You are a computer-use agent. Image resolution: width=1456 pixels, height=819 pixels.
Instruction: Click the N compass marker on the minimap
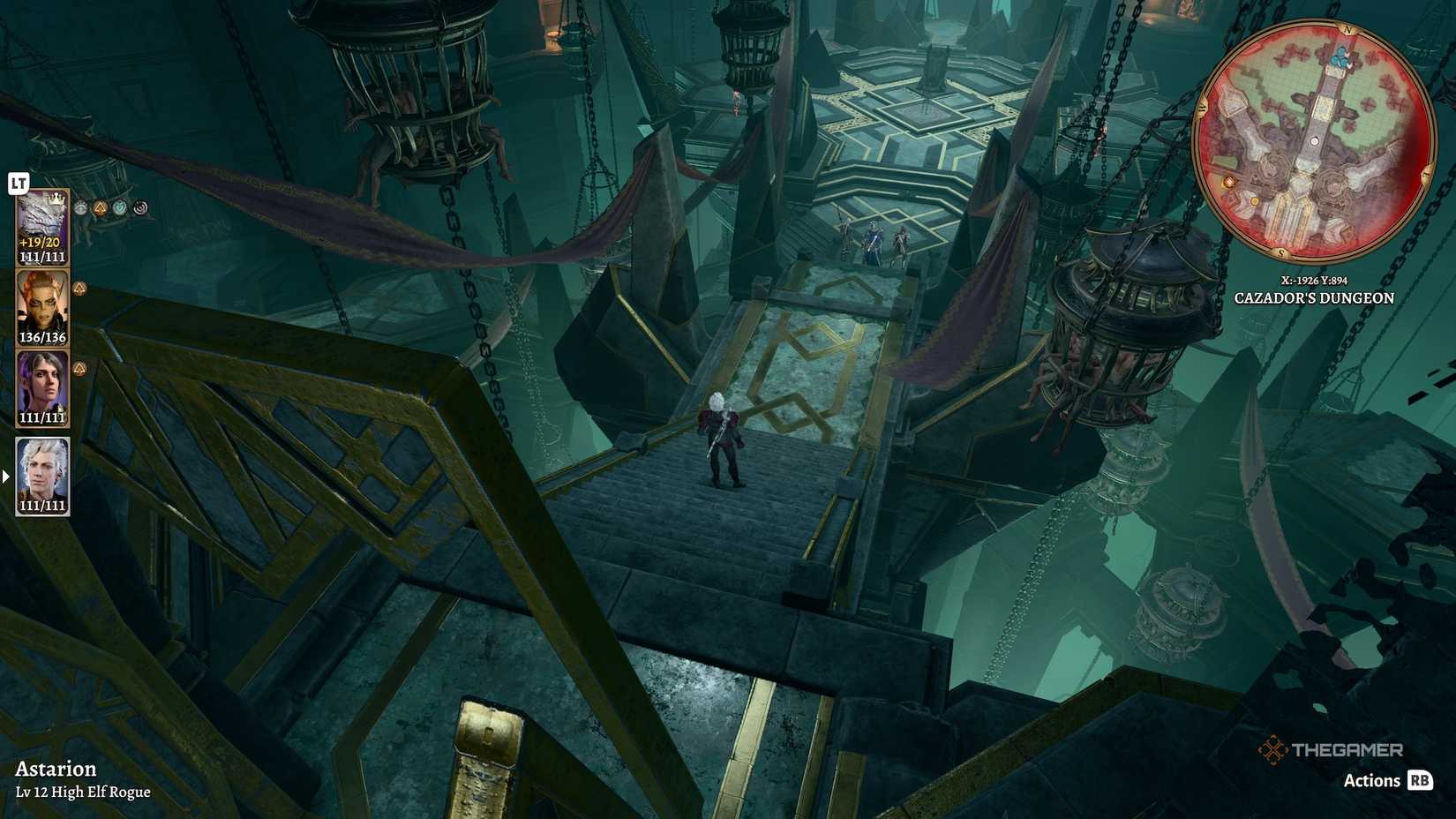pyautogui.click(x=1347, y=29)
